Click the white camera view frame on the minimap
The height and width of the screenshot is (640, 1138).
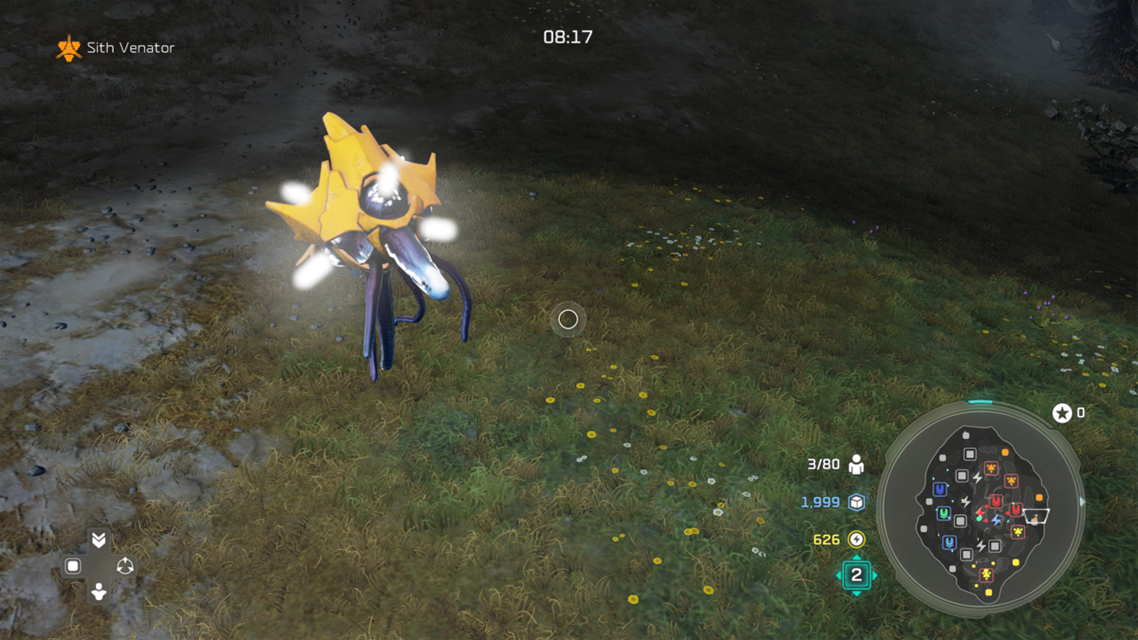[1038, 516]
